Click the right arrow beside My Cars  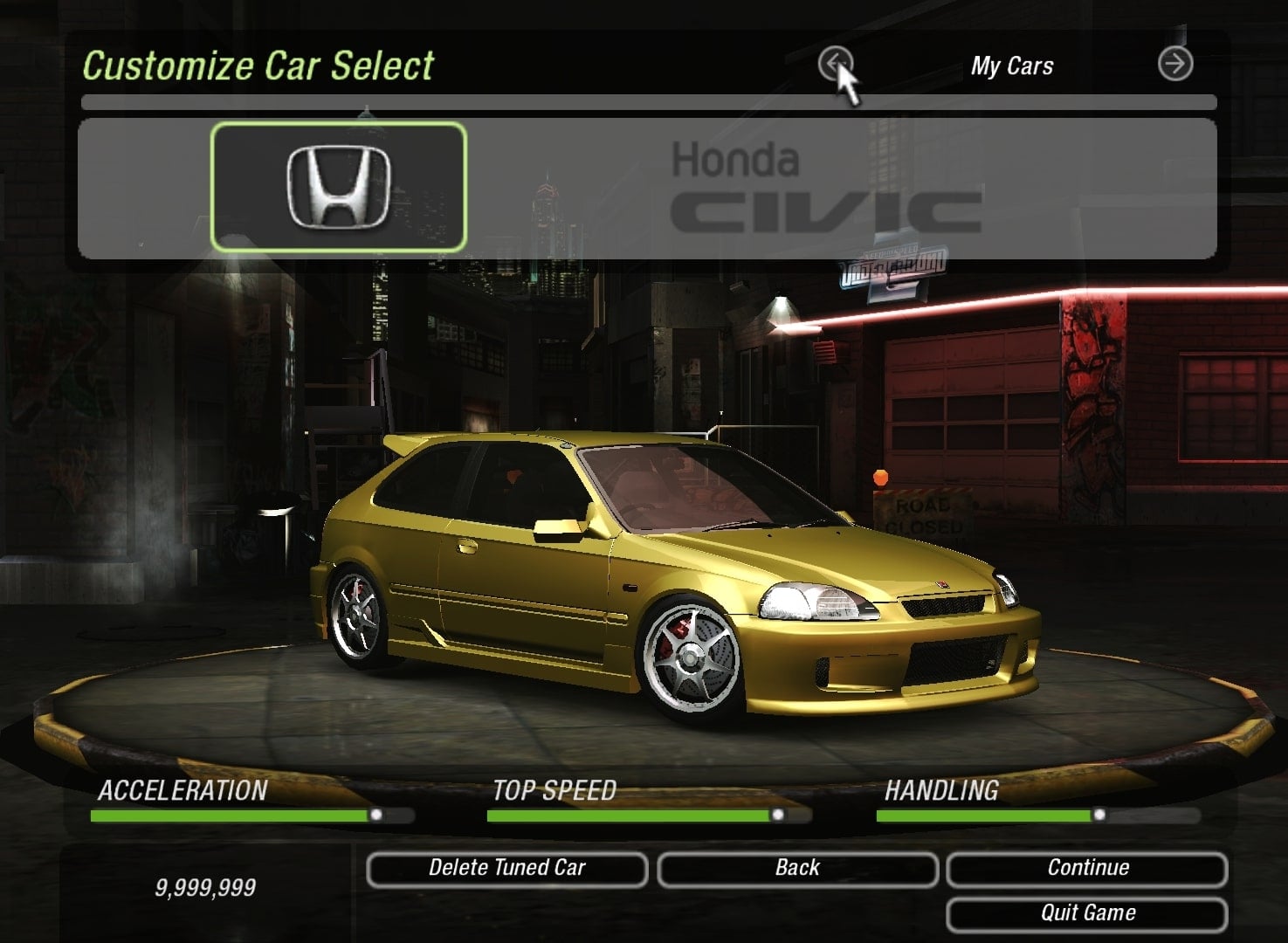[1174, 64]
